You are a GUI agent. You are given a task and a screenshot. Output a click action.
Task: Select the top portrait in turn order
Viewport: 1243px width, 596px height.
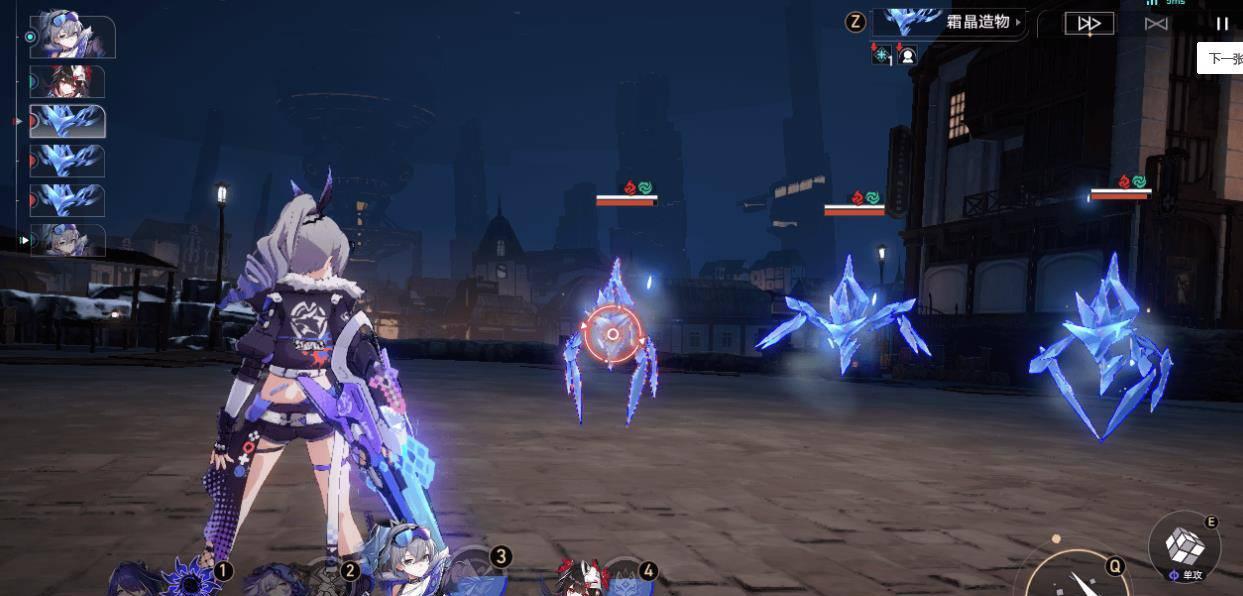(72, 37)
